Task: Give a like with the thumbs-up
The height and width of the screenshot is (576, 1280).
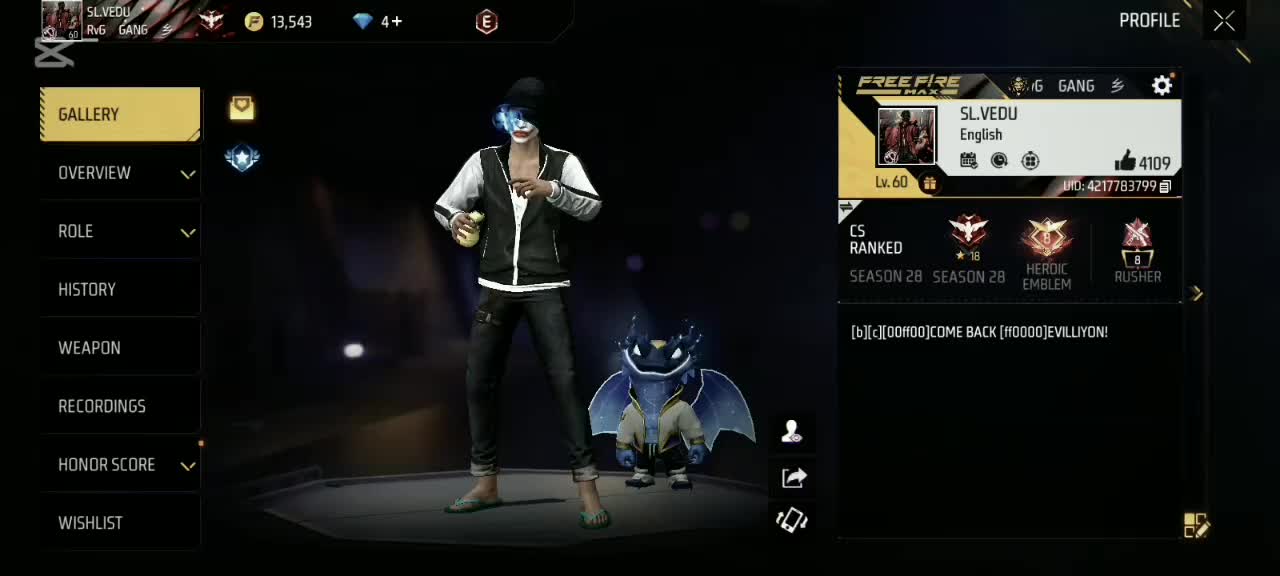Action: click(1125, 161)
